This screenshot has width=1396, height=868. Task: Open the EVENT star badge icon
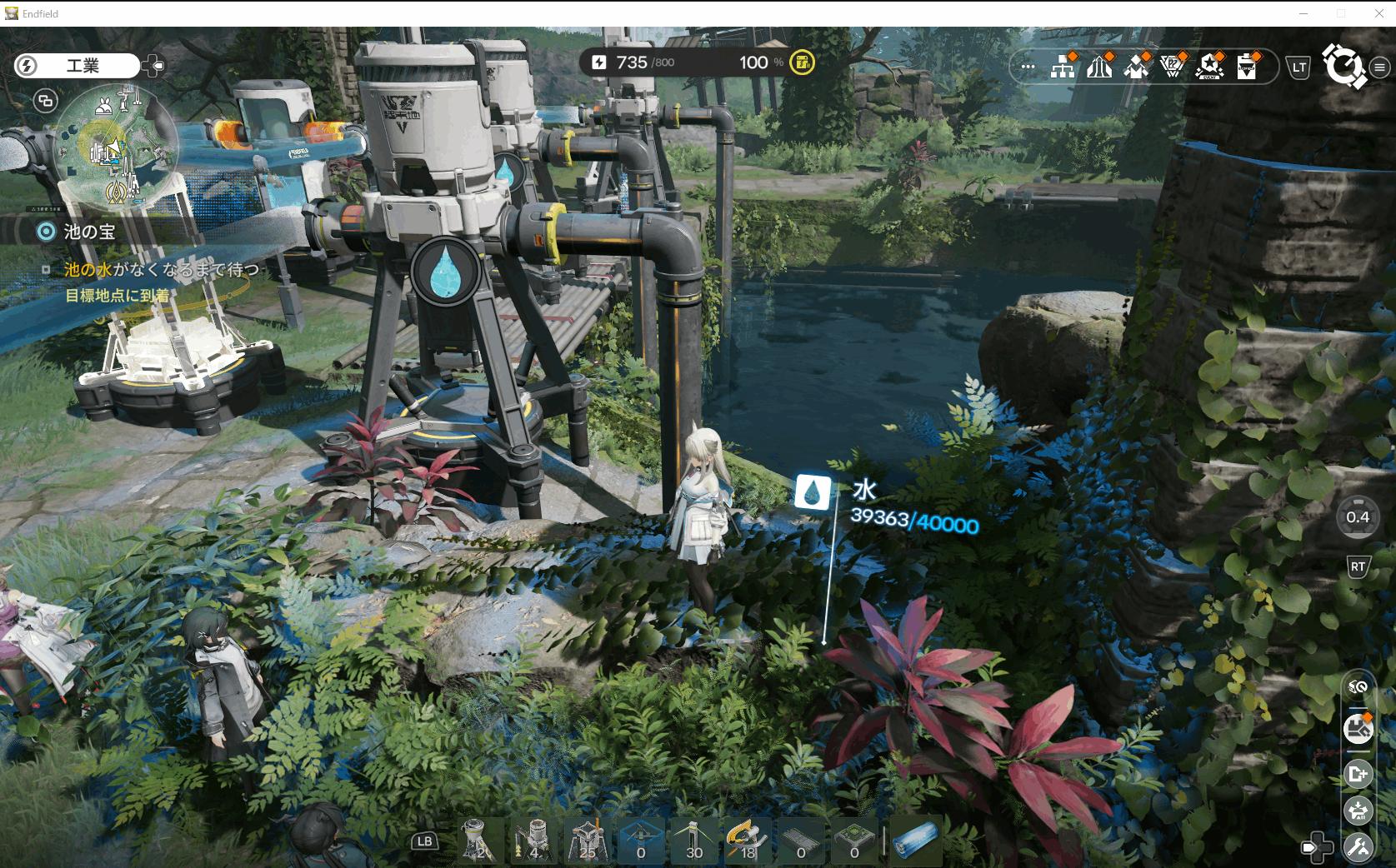pyautogui.click(x=1209, y=67)
